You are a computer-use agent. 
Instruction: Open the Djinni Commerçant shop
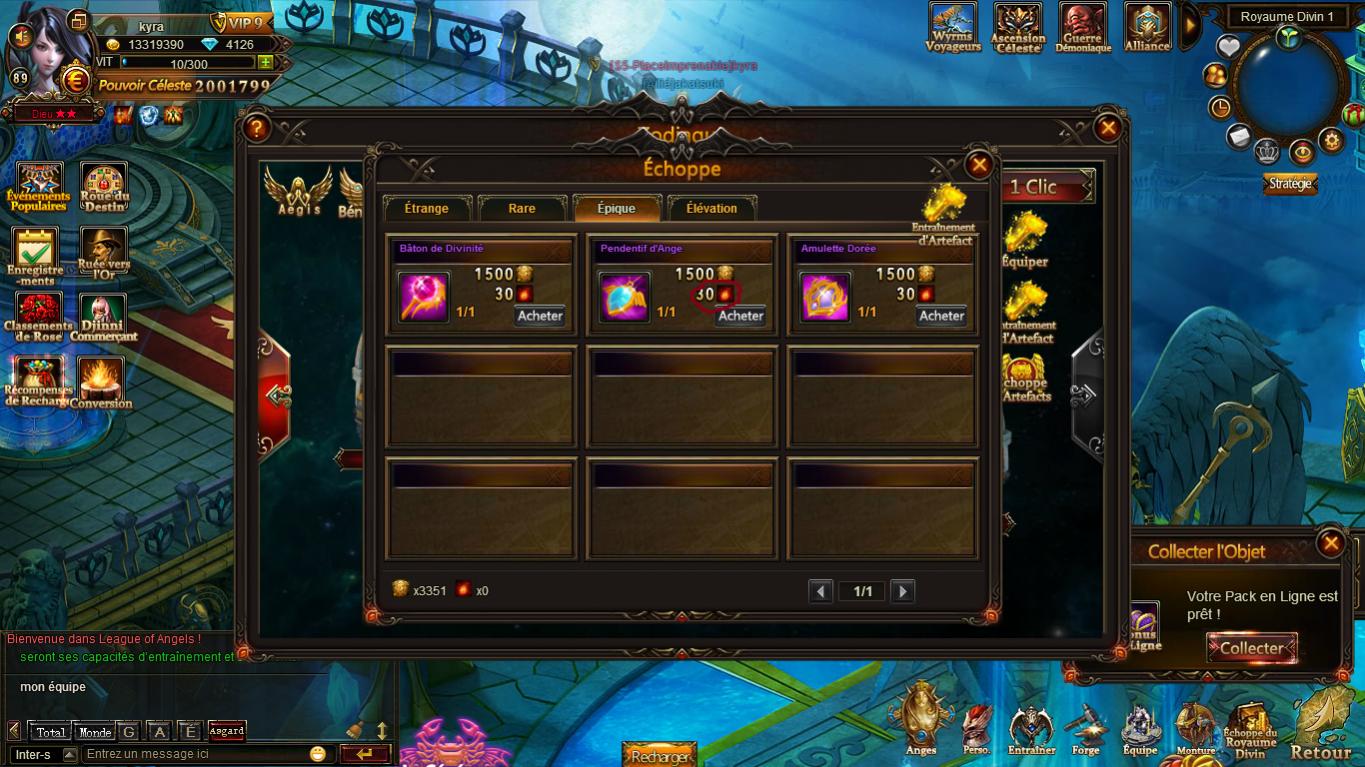pos(103,318)
